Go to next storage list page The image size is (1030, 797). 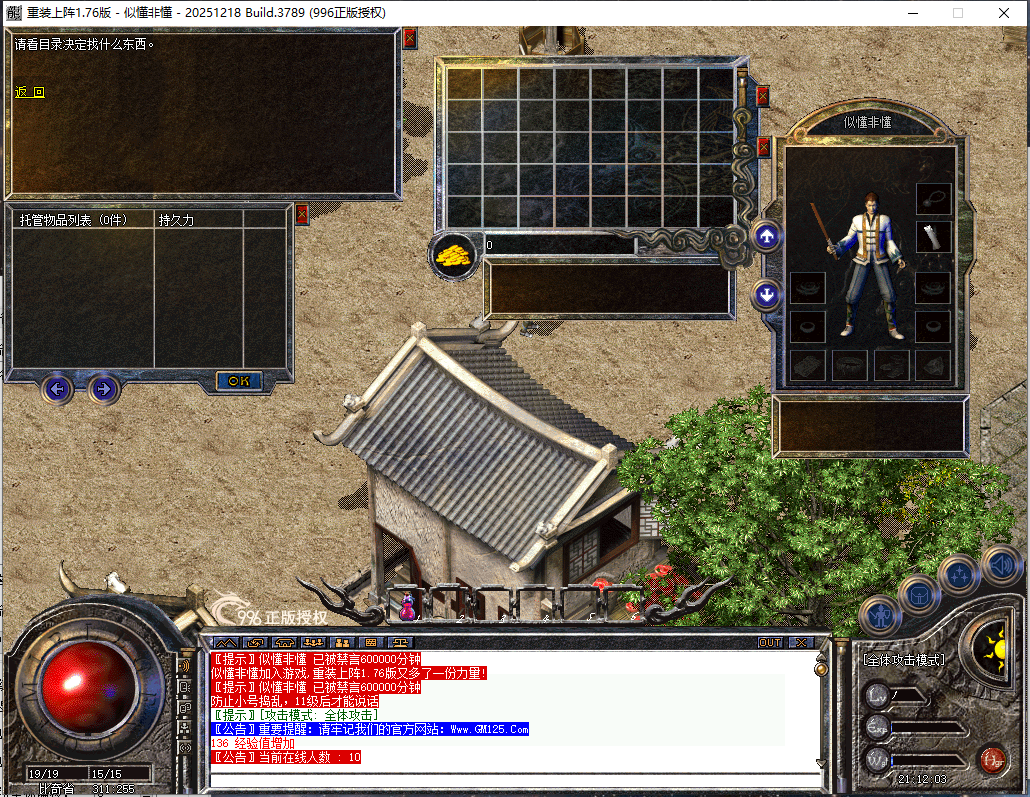[103, 388]
